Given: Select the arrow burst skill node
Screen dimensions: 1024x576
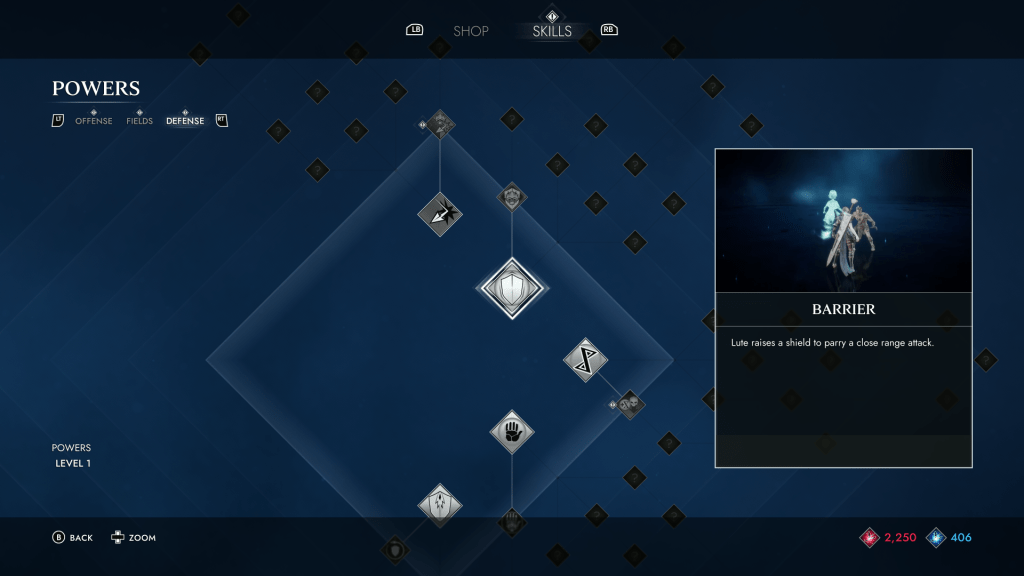Looking at the screenshot, I should pos(439,213).
